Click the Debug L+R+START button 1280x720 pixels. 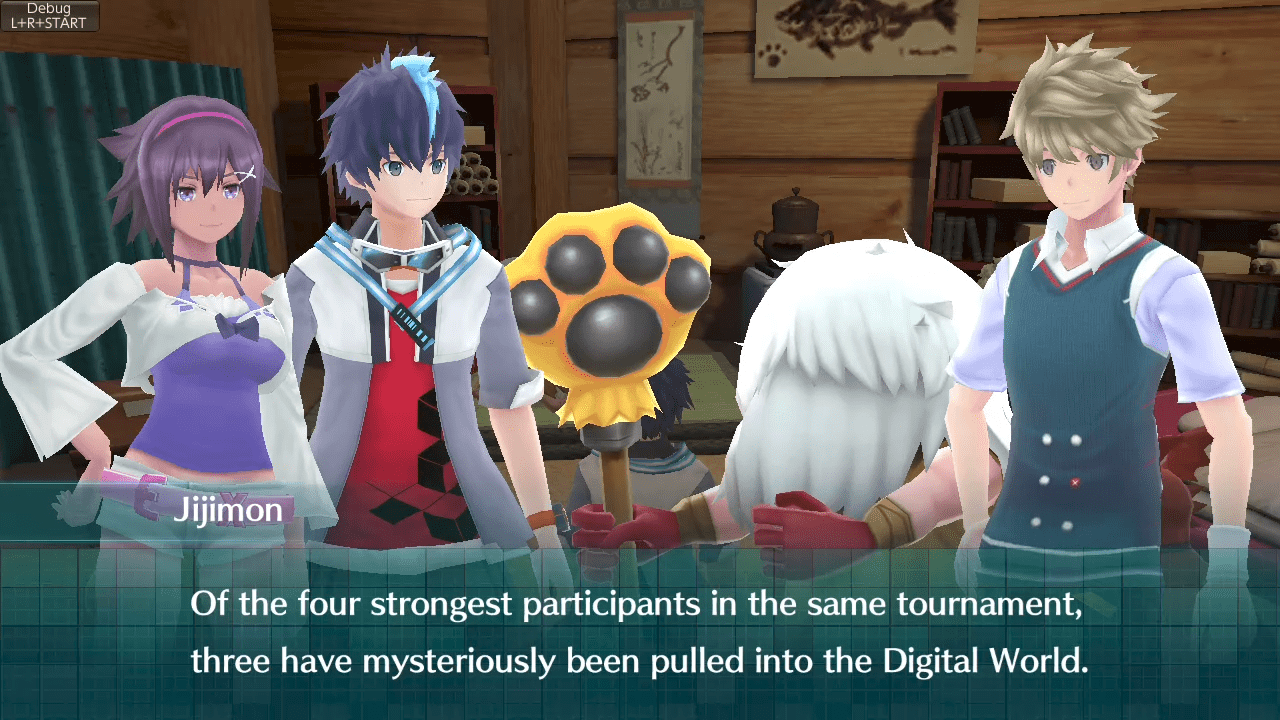click(x=48, y=16)
